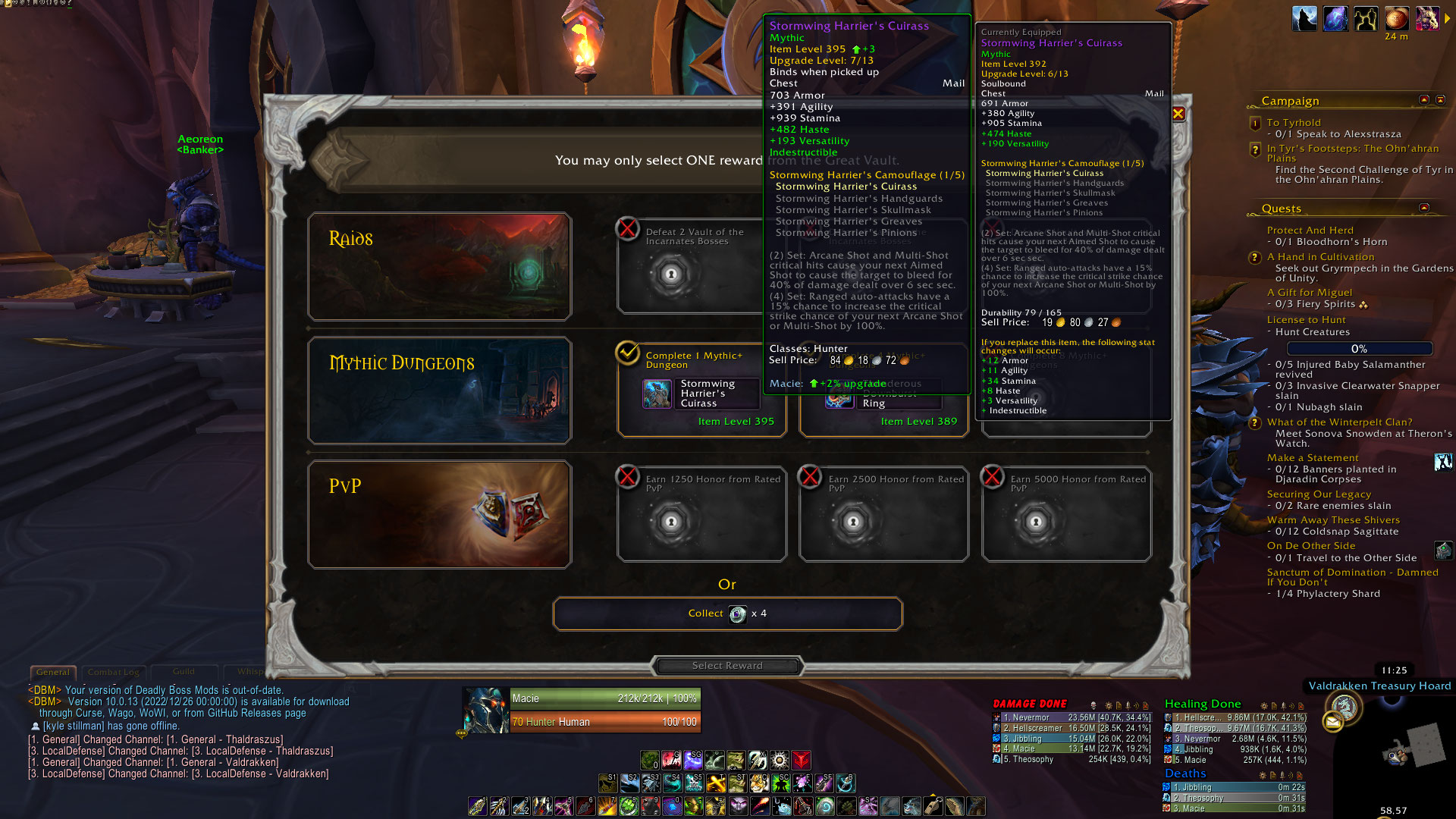Collect the four token alternative reward
1456x819 pixels.
(727, 613)
